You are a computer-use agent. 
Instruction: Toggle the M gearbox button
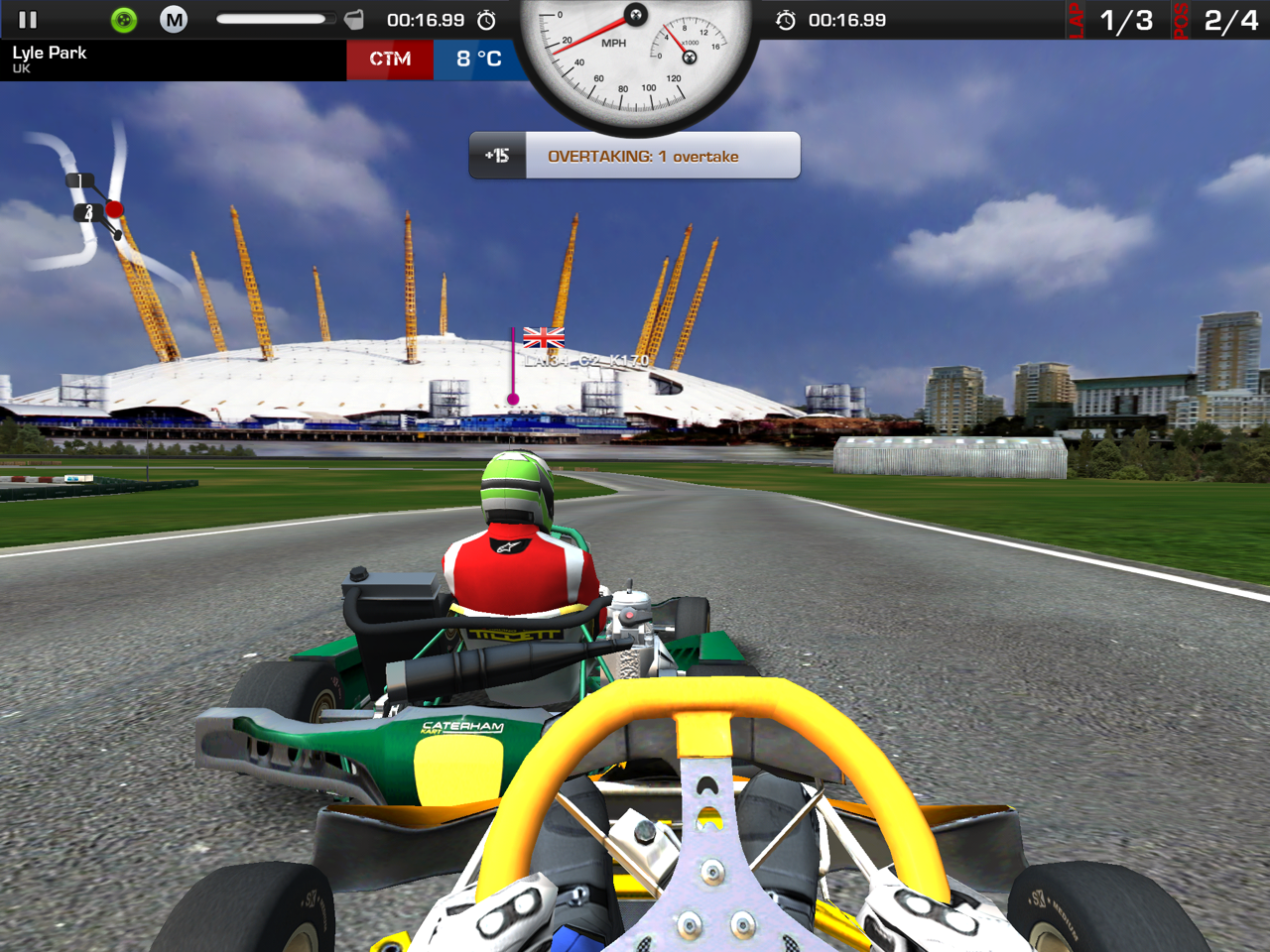click(174, 20)
